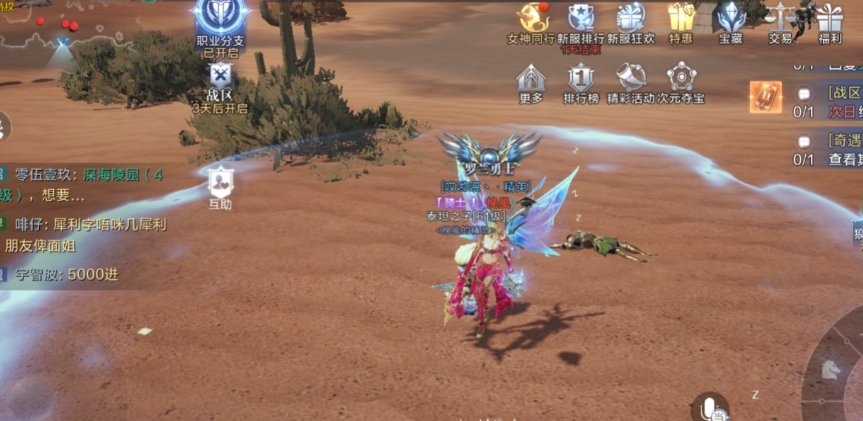Open the 职业分支 class branch icon

click(221, 22)
